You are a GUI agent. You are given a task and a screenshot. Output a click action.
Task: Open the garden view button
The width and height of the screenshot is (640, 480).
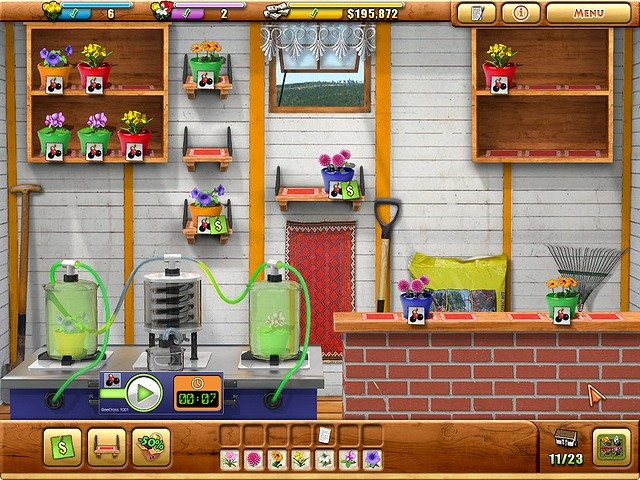611,447
